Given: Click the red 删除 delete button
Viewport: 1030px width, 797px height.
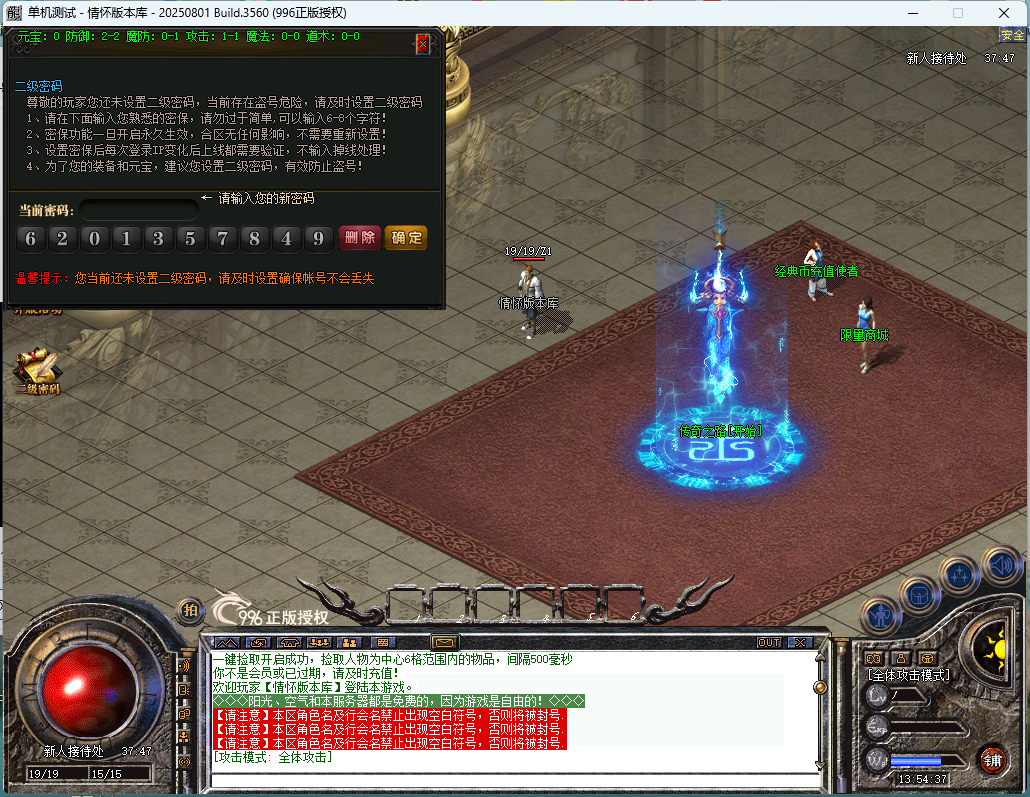Looking at the screenshot, I should [x=359, y=238].
